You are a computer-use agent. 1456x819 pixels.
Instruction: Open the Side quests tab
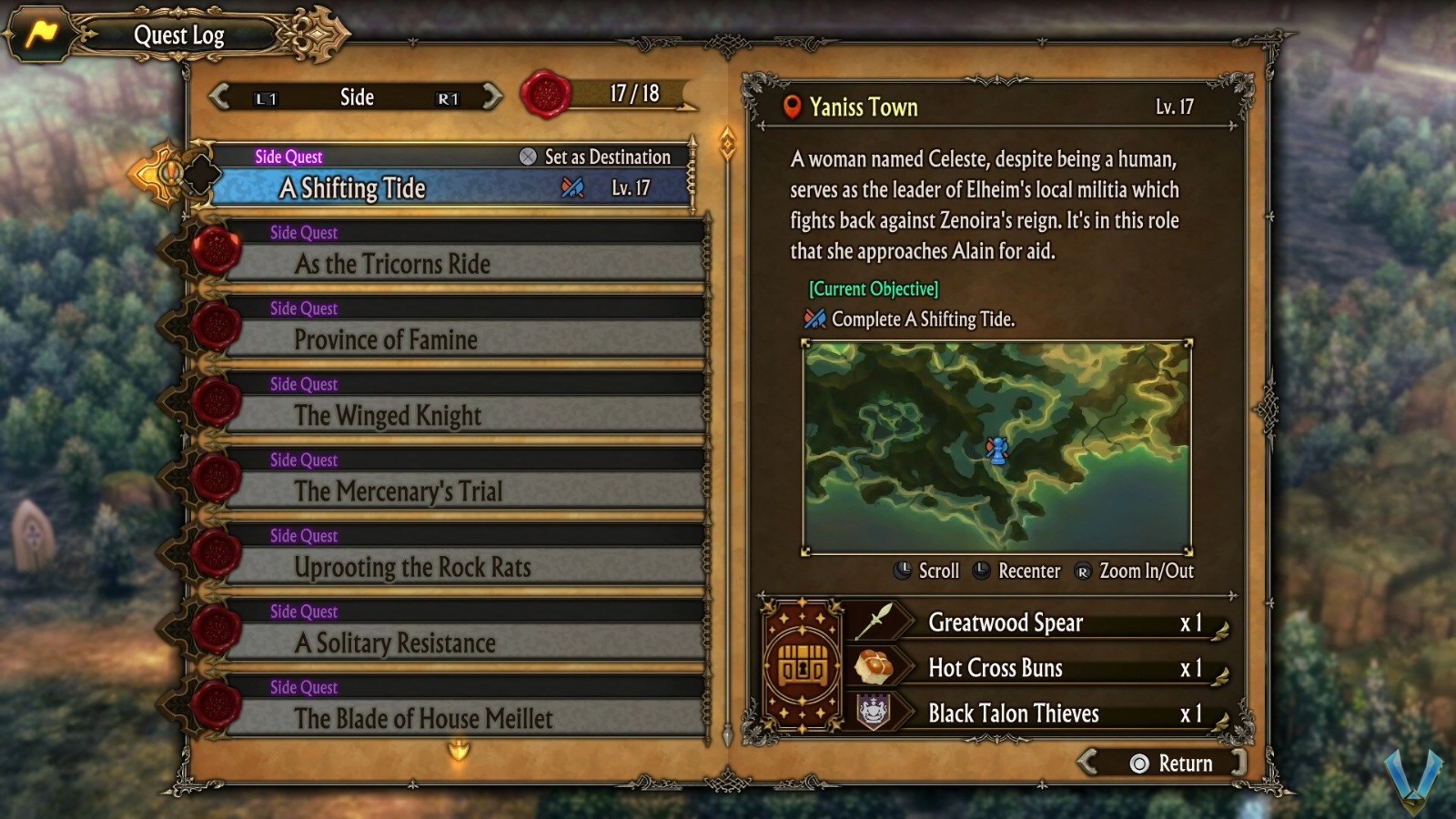(x=355, y=97)
